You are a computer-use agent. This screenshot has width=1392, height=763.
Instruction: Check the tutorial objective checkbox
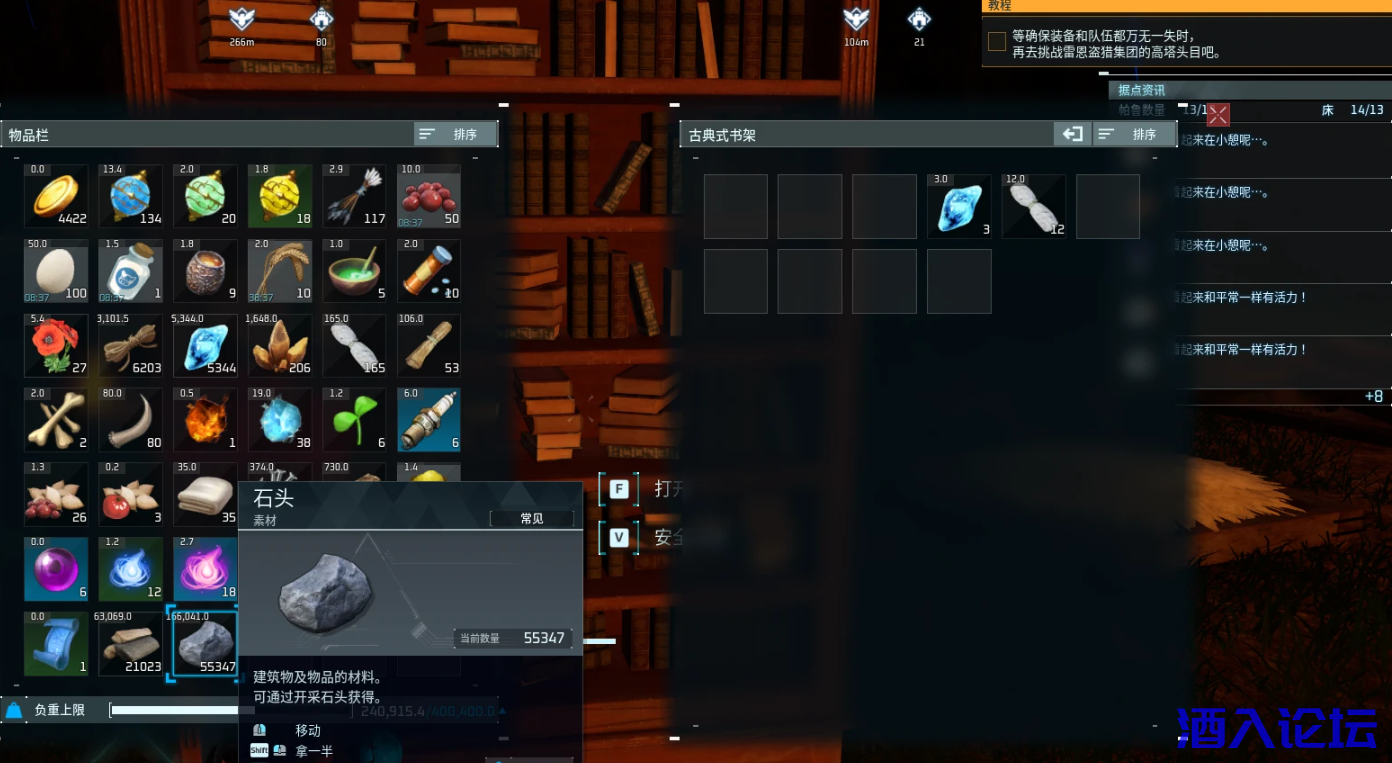coord(995,41)
